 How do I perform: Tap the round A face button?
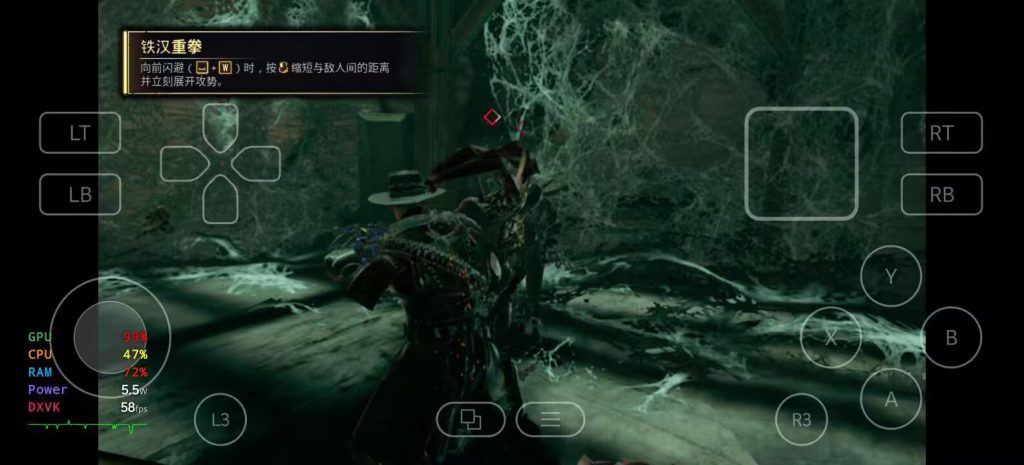(x=890, y=399)
